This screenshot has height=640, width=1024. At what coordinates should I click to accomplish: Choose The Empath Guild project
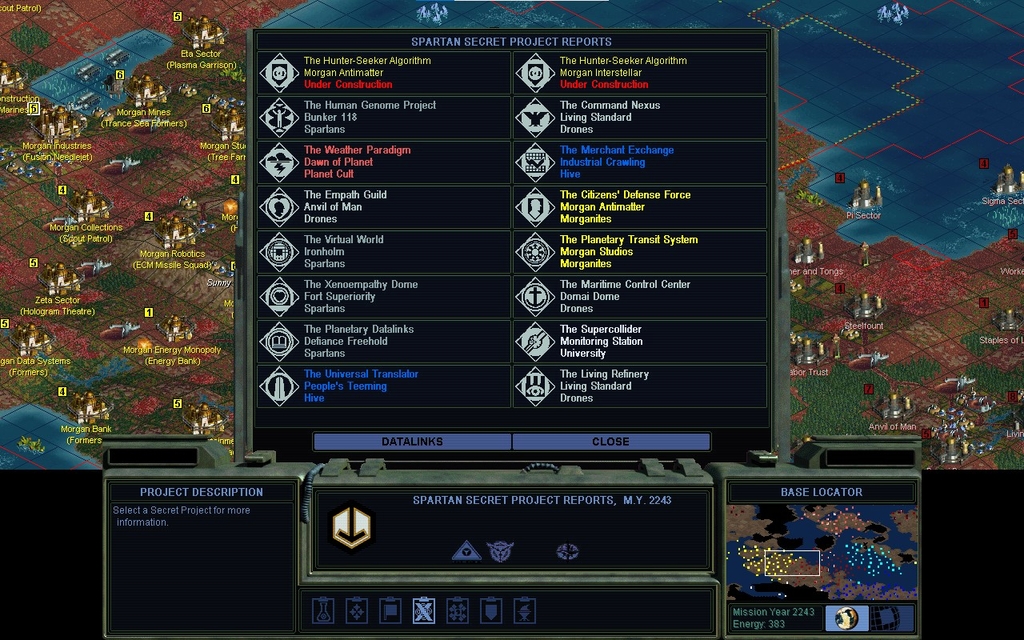tap(384, 207)
